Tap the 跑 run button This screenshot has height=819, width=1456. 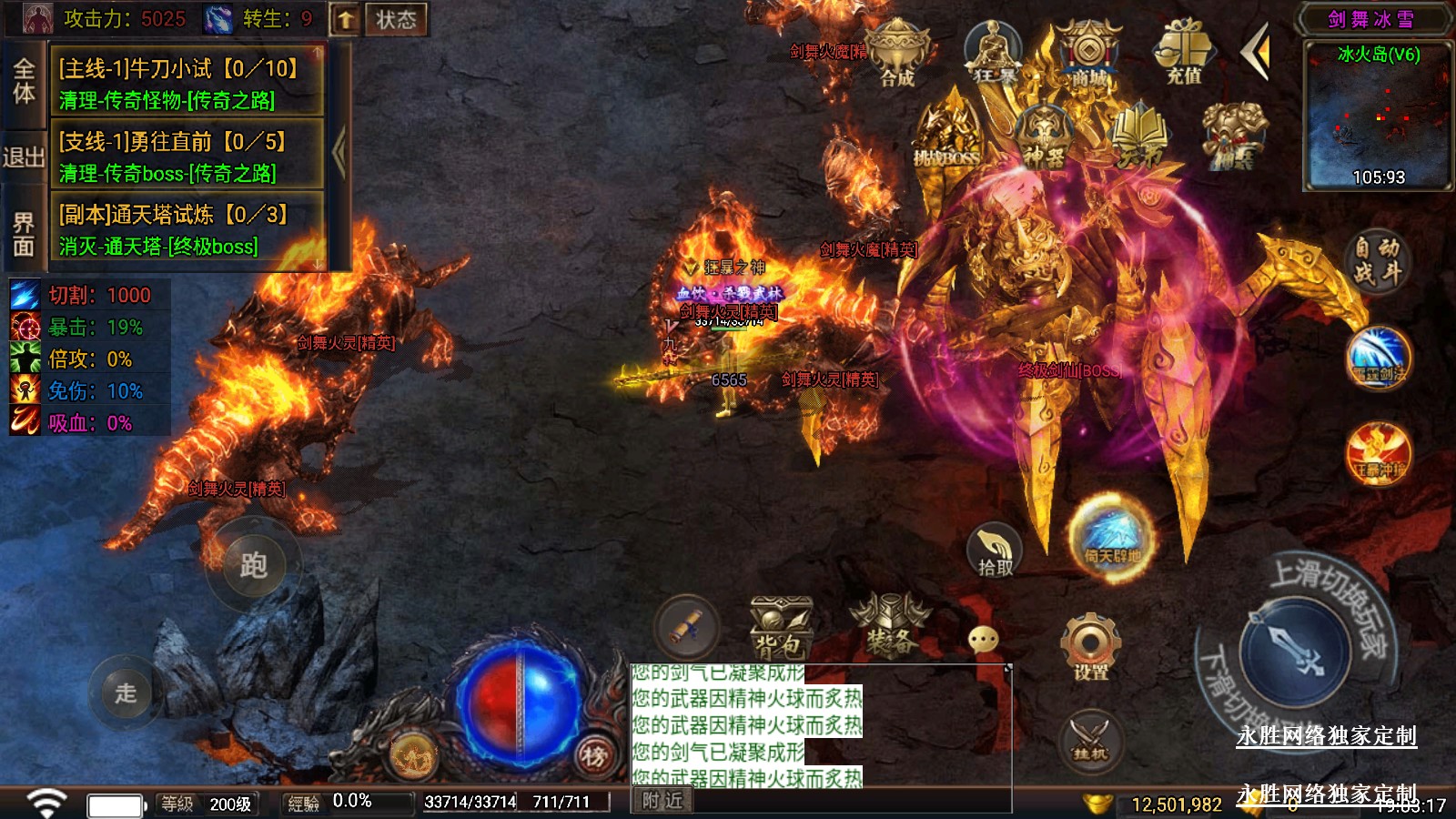(x=253, y=566)
